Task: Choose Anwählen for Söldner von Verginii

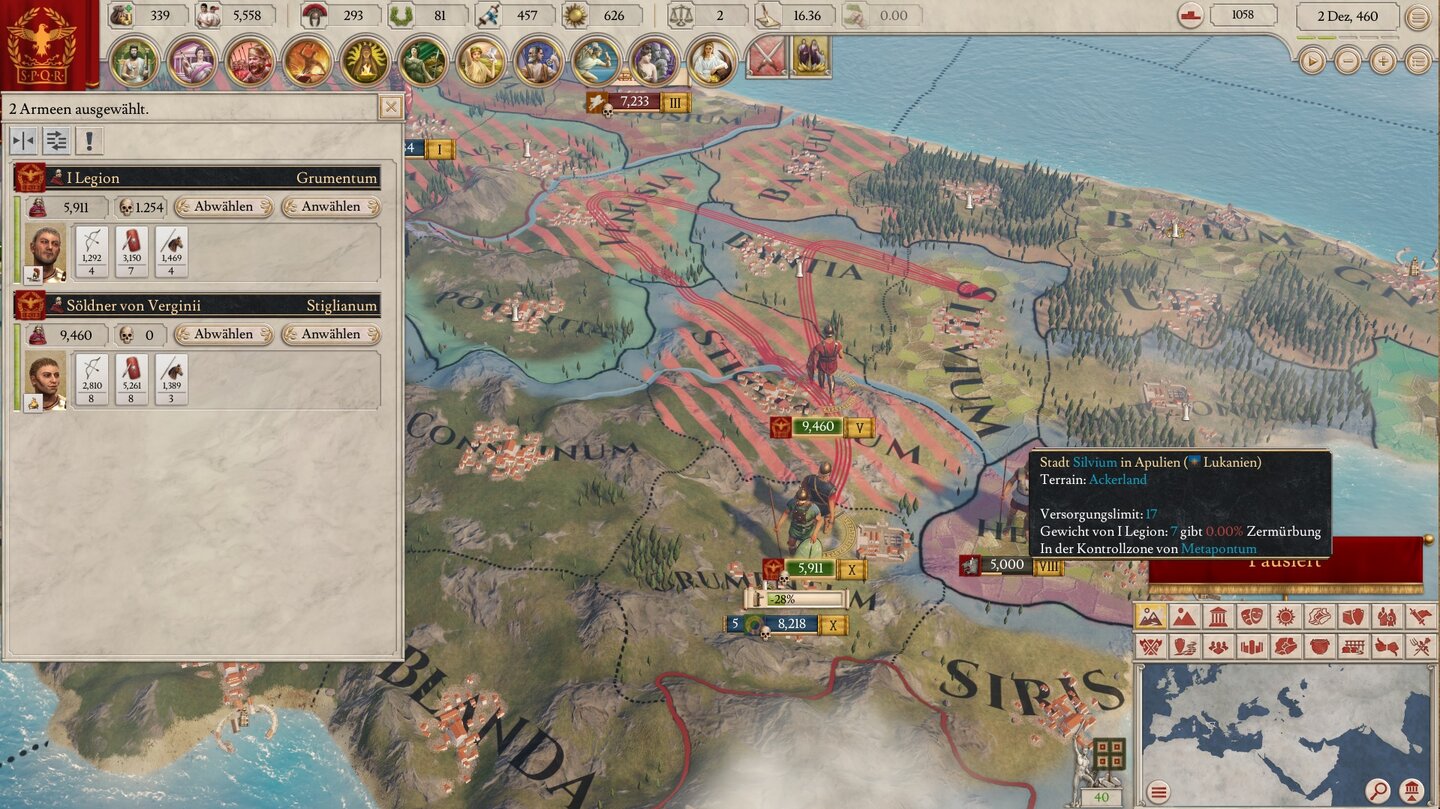Action: (x=331, y=334)
